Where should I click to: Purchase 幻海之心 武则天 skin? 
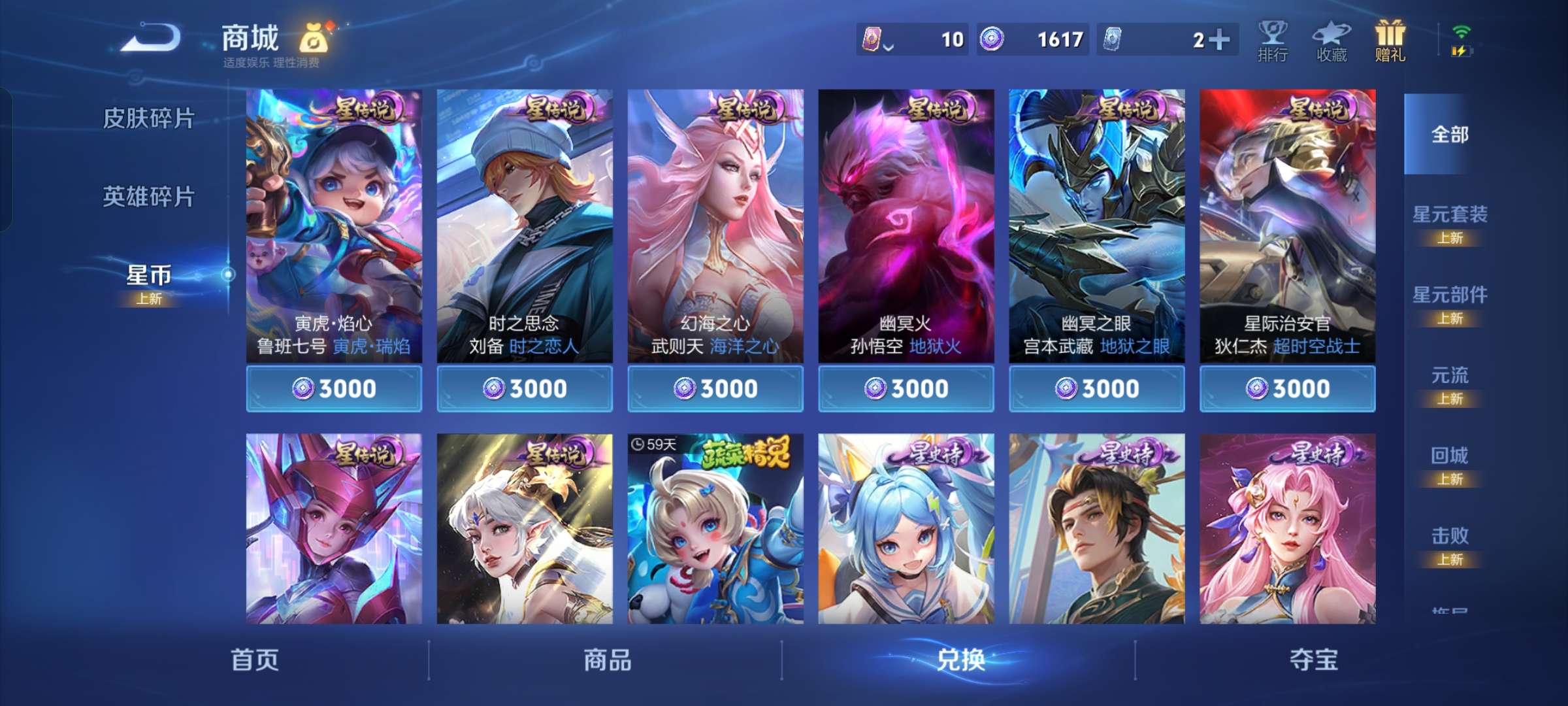tap(715, 388)
